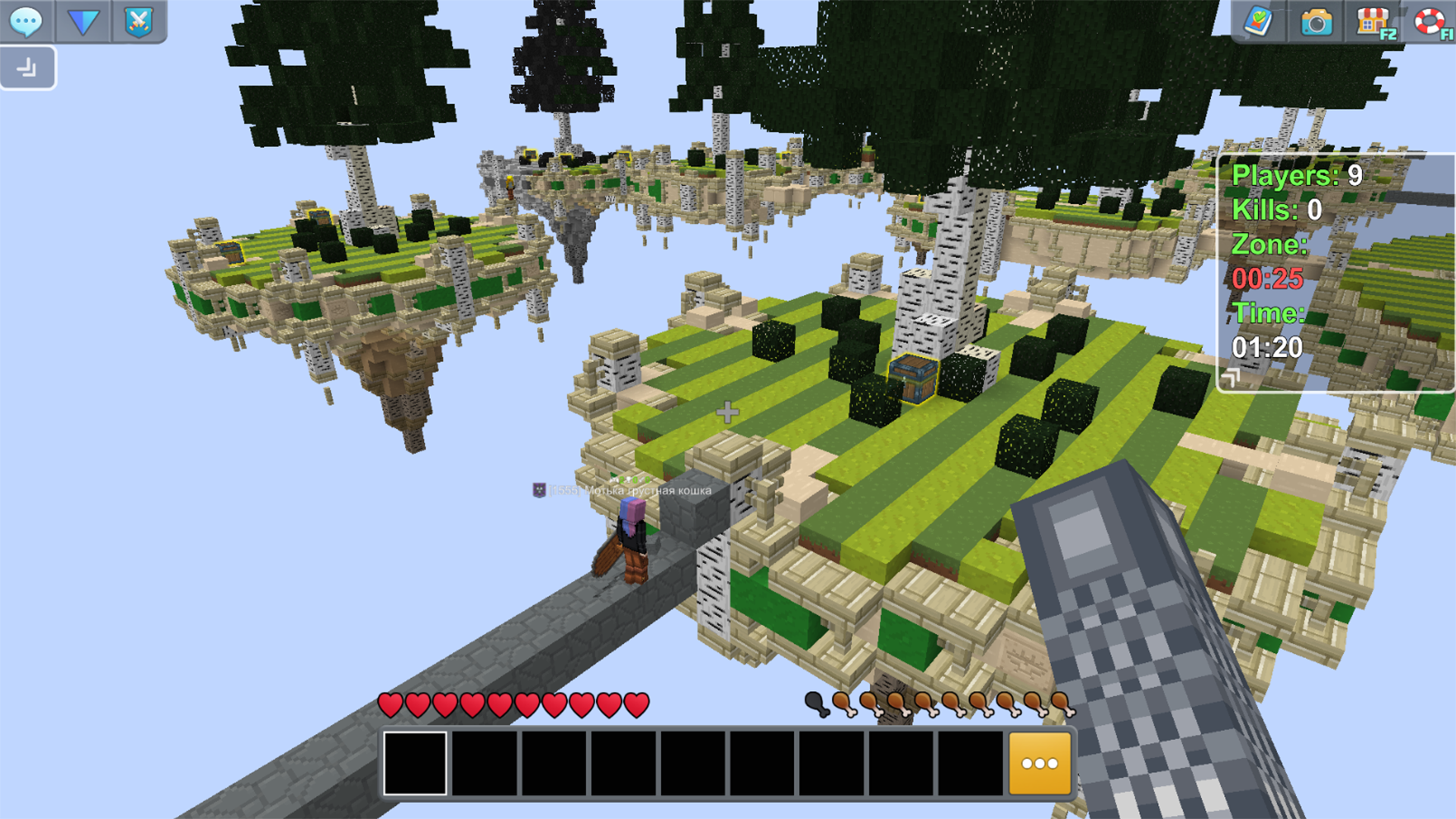Open the chat bubble panel
Screen dimensions: 1456x819
point(27,22)
